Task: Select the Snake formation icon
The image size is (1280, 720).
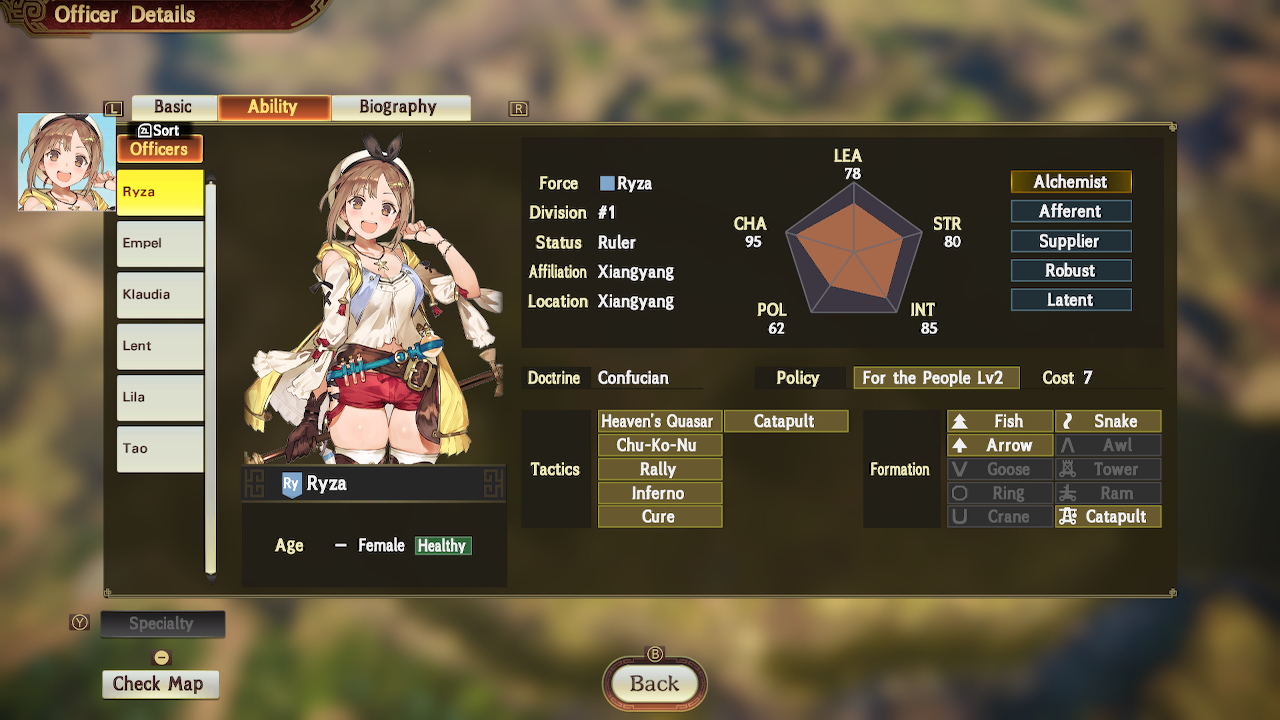Action: click(1107, 420)
